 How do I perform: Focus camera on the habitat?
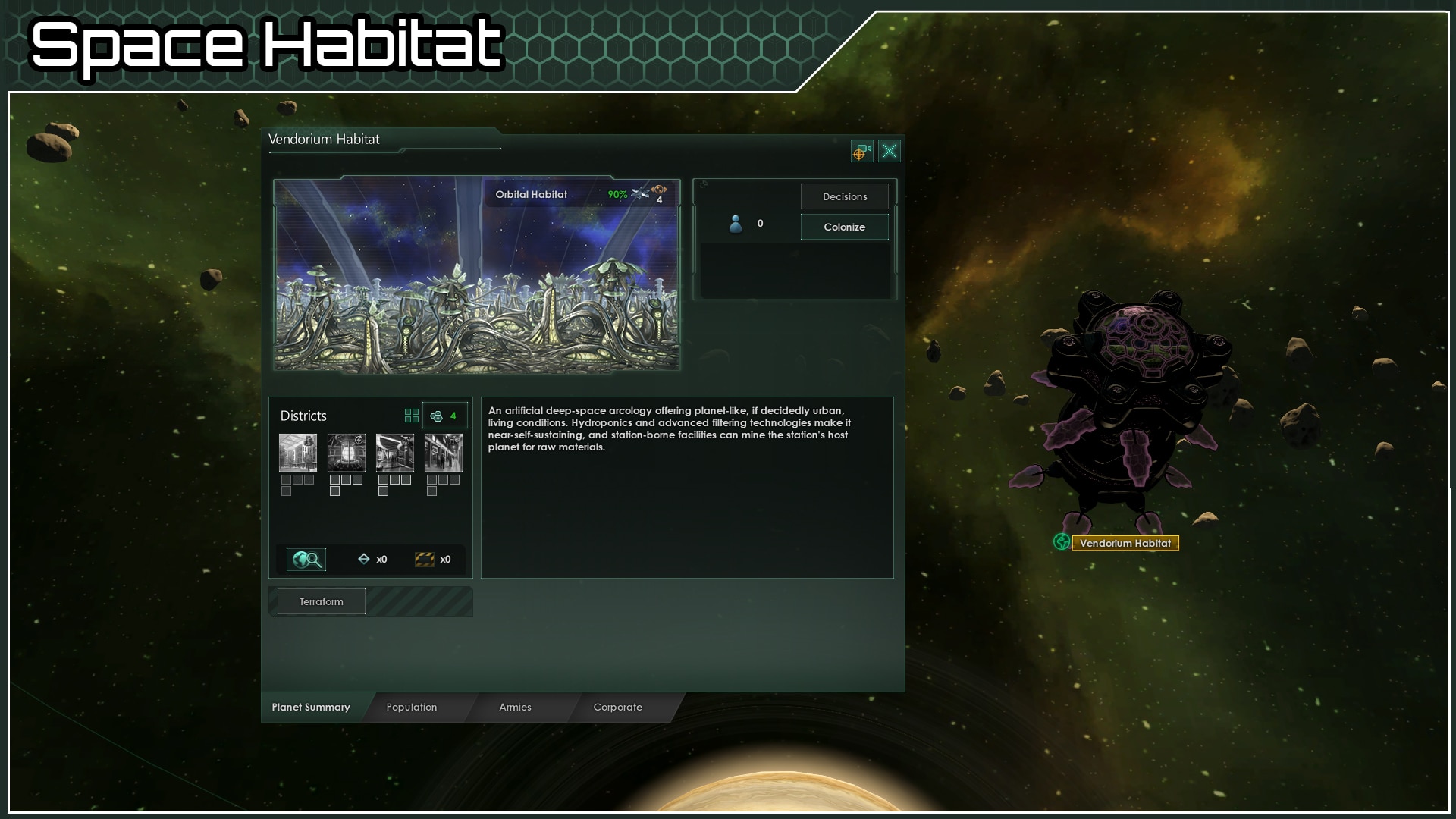[861, 152]
